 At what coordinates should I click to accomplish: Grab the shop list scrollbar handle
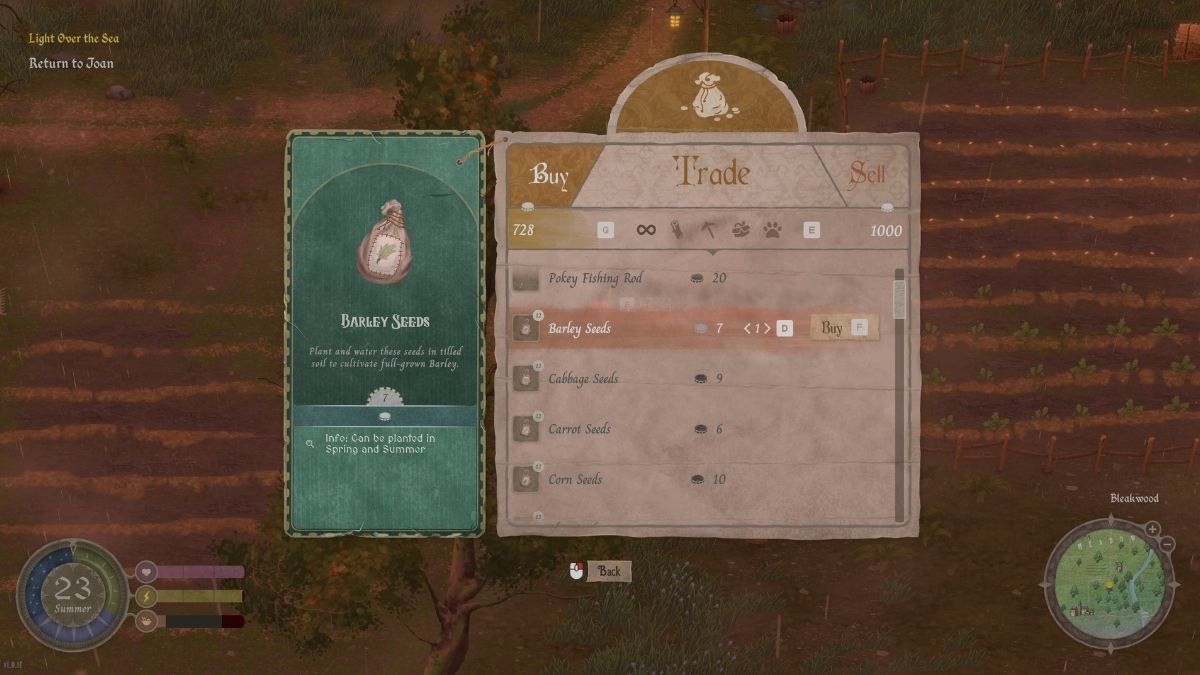point(898,298)
